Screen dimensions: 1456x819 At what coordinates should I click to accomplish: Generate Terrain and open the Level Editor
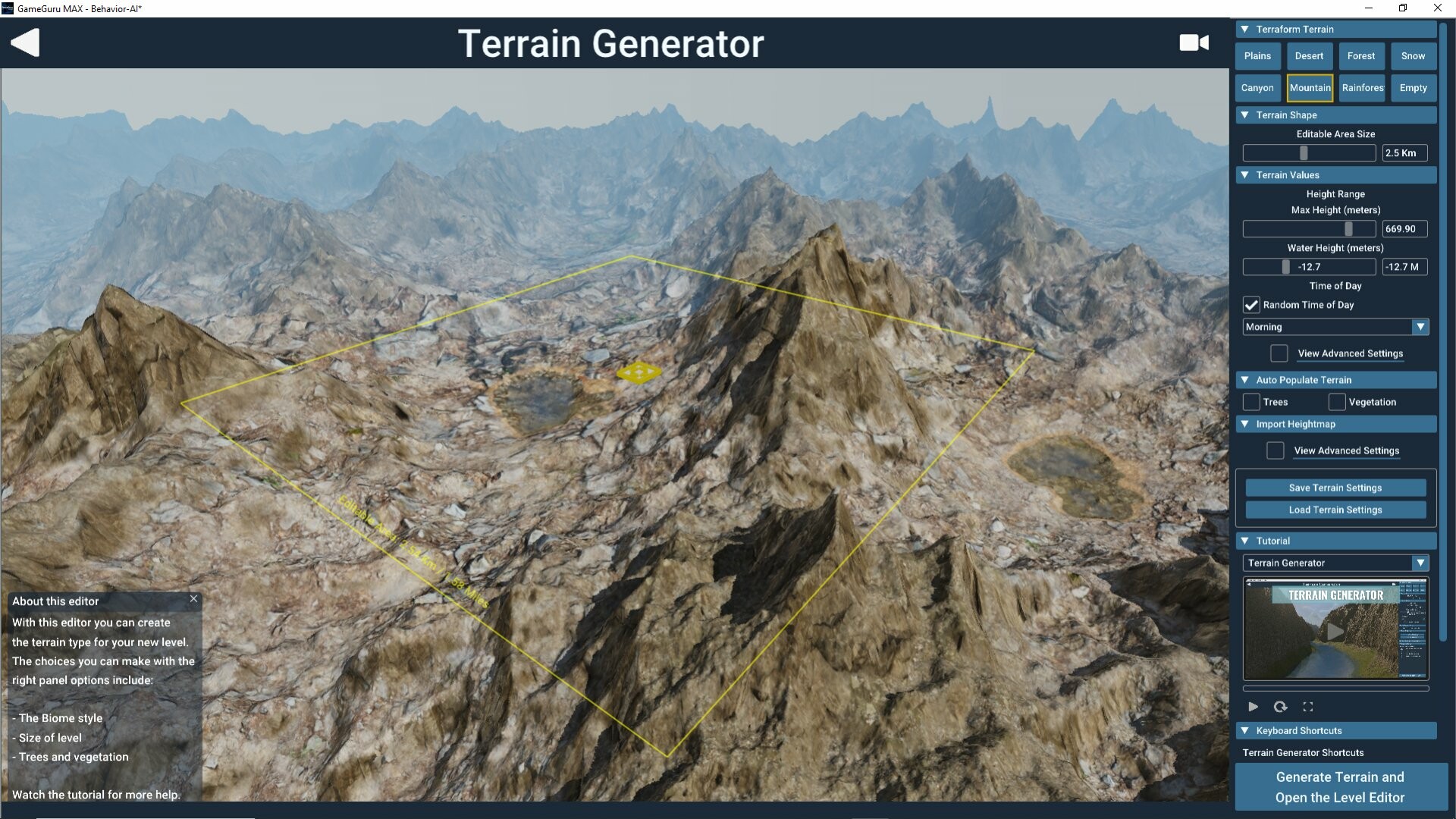pos(1339,787)
